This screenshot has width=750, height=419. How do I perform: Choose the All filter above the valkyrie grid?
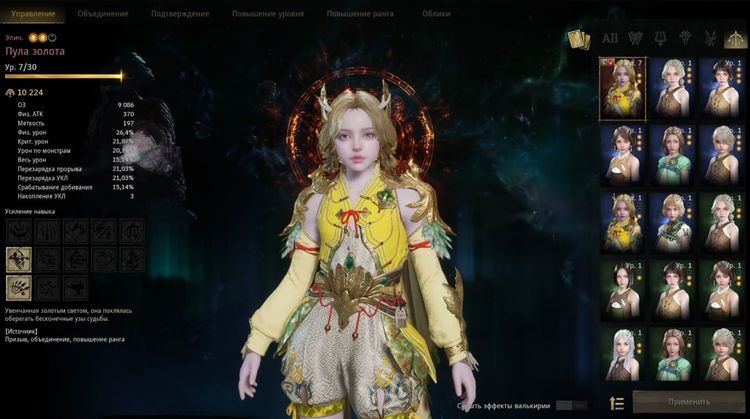tap(610, 39)
